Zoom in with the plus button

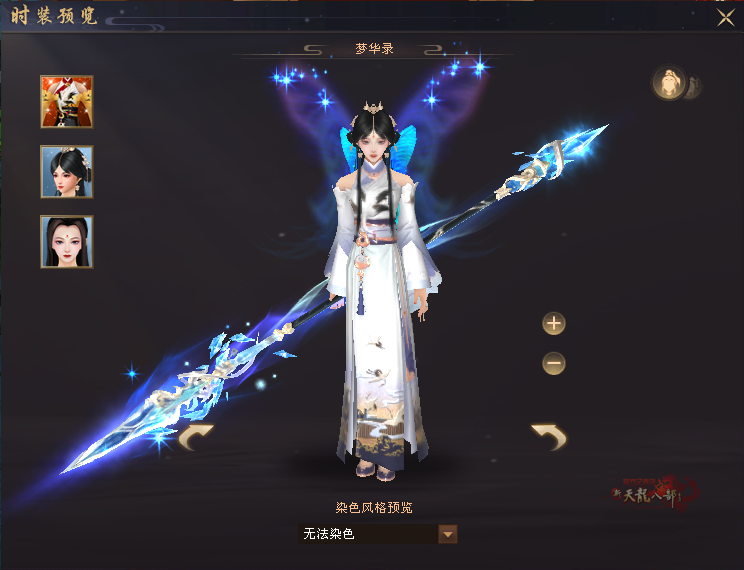[554, 323]
